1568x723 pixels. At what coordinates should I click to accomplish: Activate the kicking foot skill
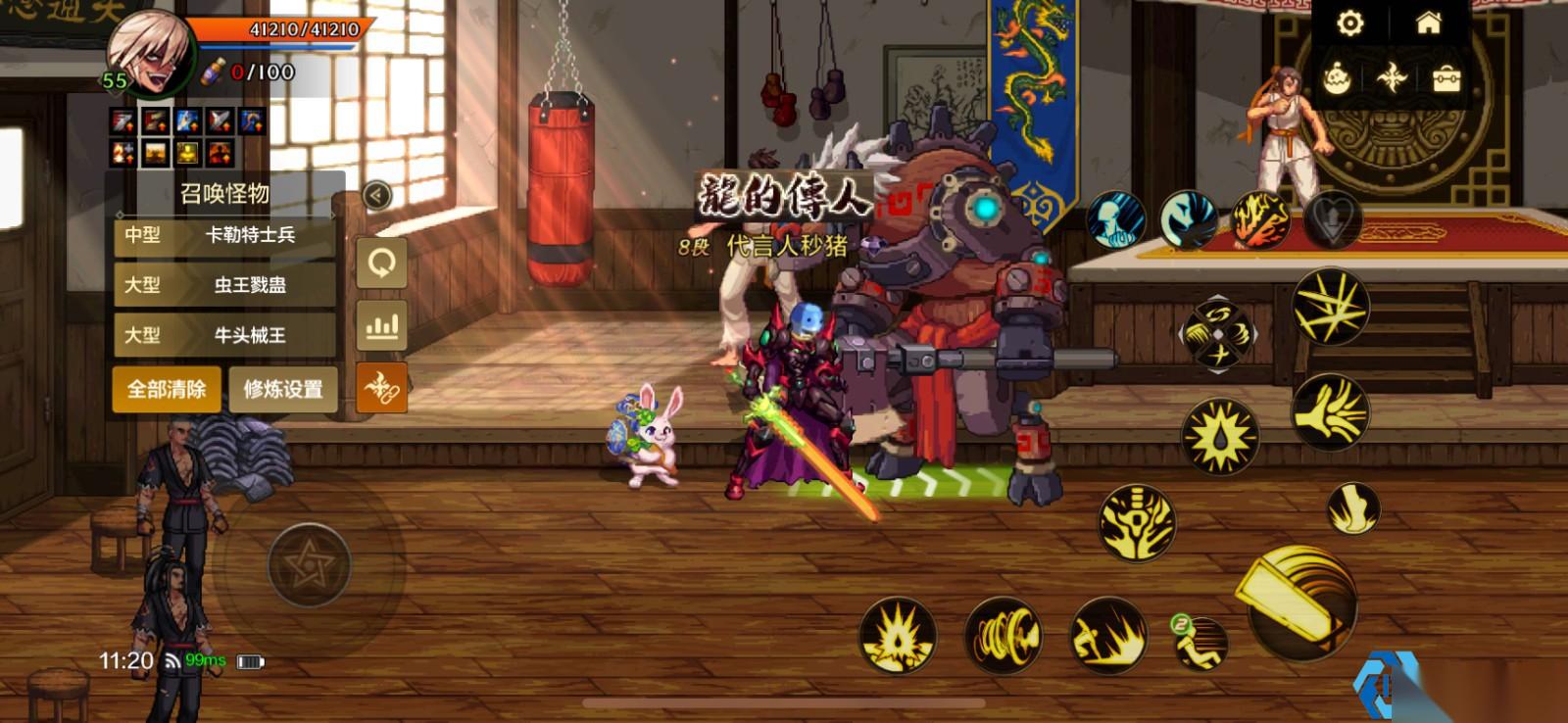click(1353, 508)
